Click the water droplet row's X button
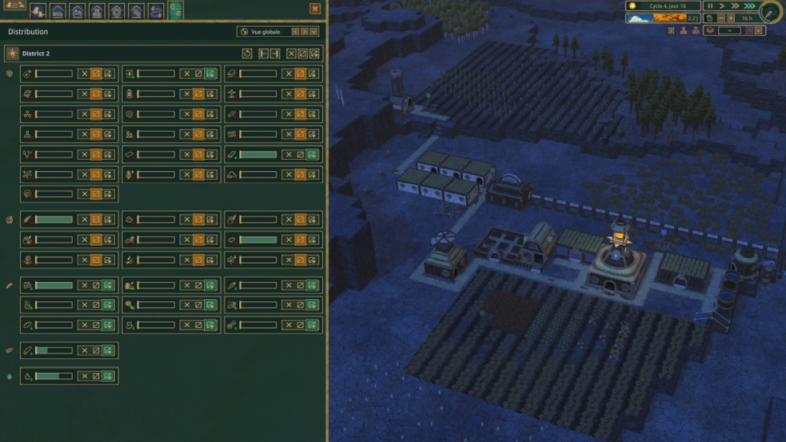786x442 pixels. point(85,376)
